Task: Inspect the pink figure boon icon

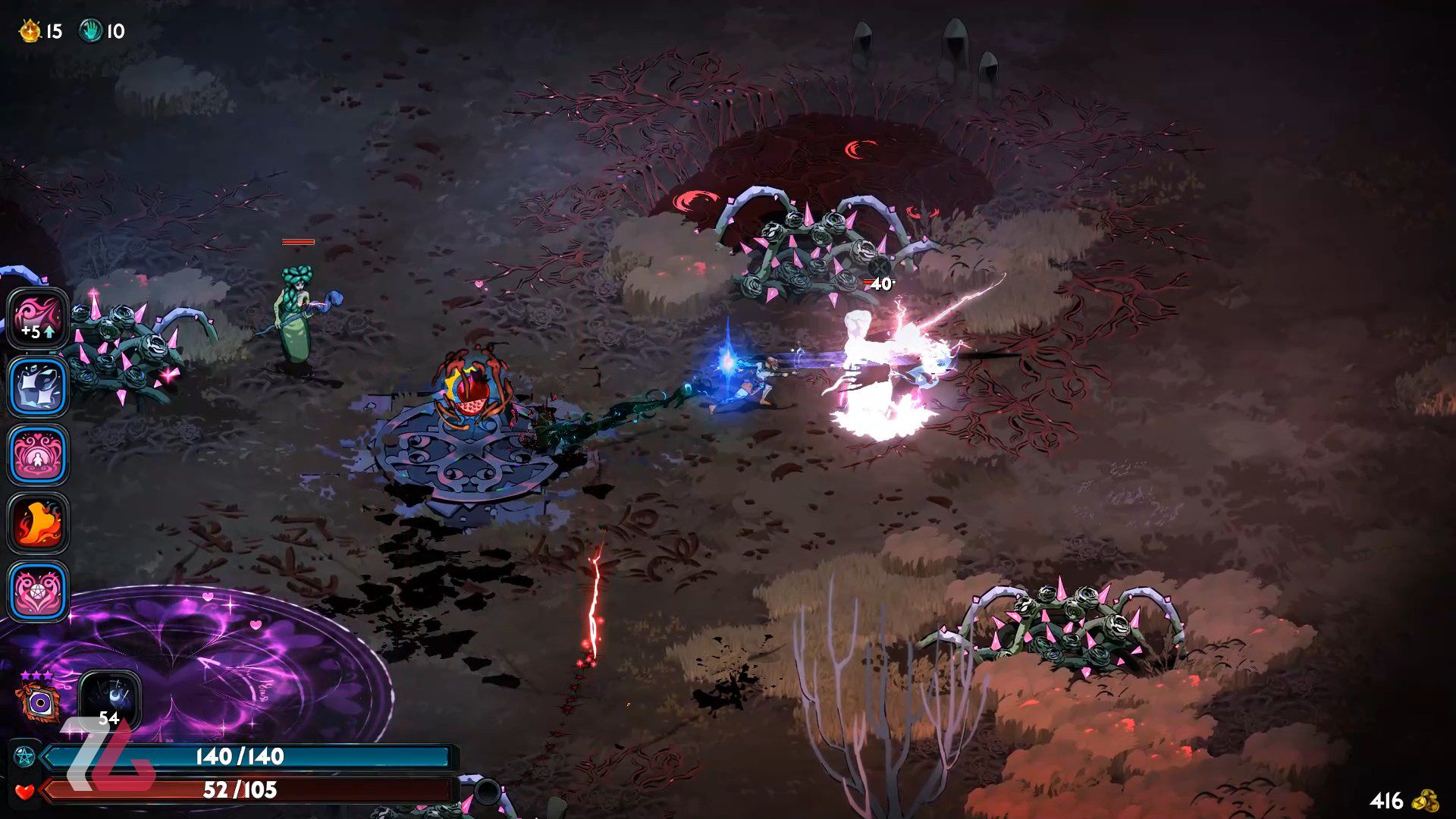Action: pos(38,455)
